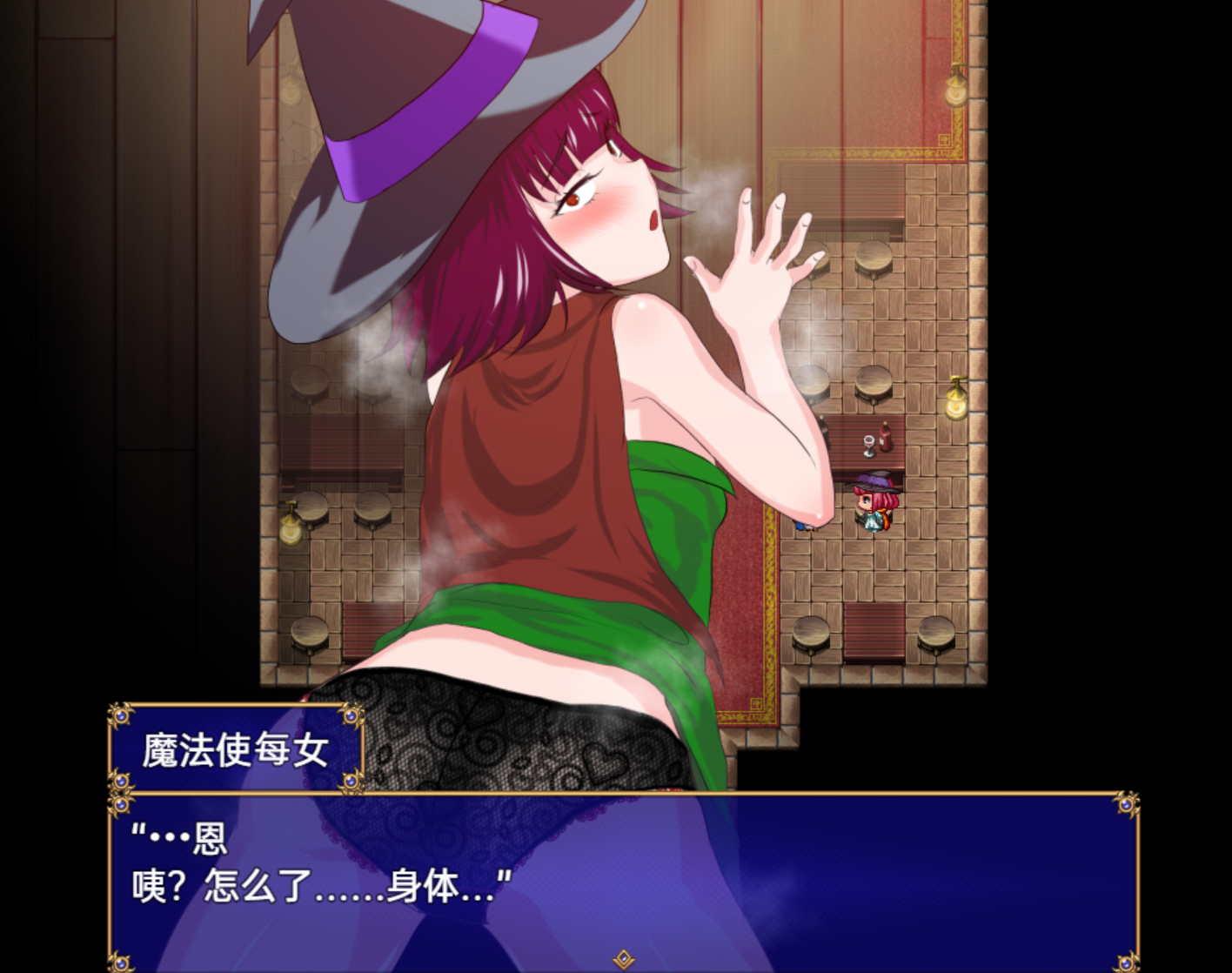
Task: Select the small witch sprite standing by the table
Action: [874, 505]
